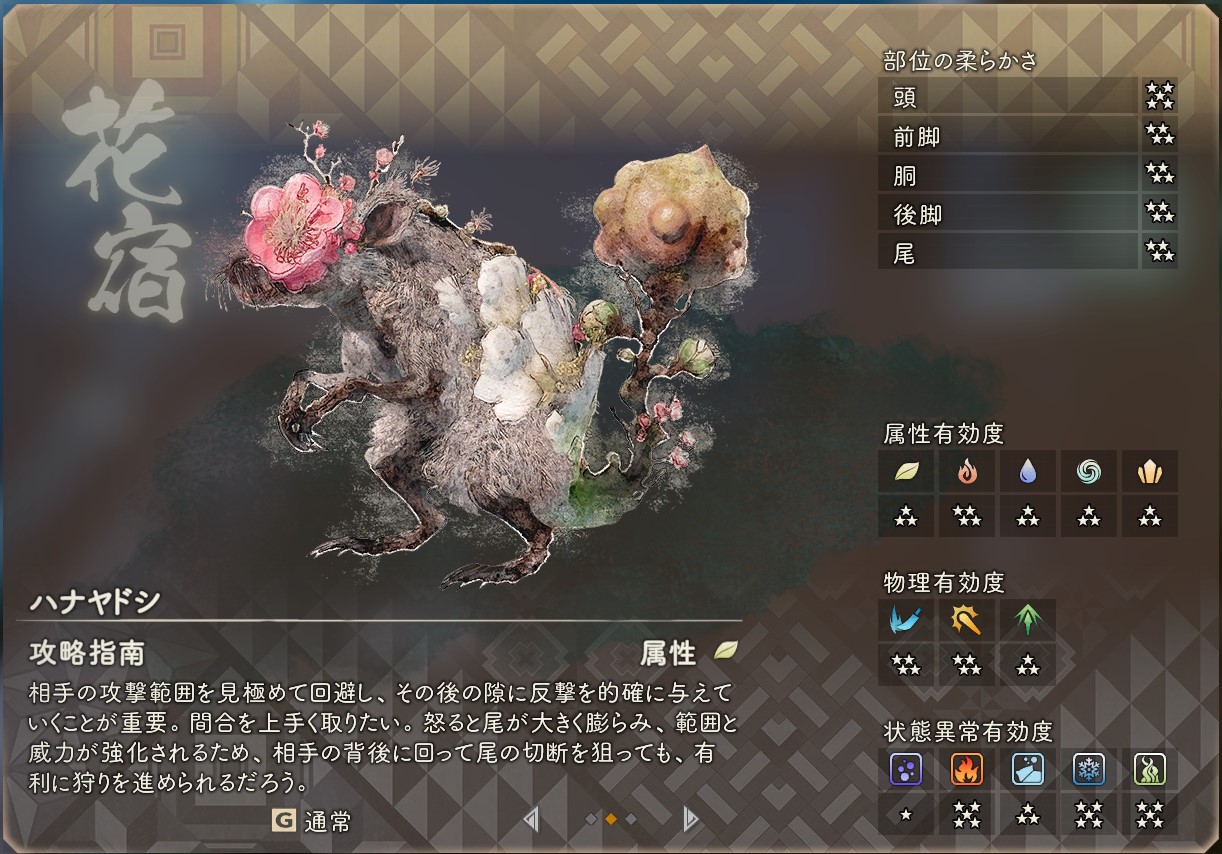
Task: Select the 尾 body part row
Action: tap(1008, 253)
